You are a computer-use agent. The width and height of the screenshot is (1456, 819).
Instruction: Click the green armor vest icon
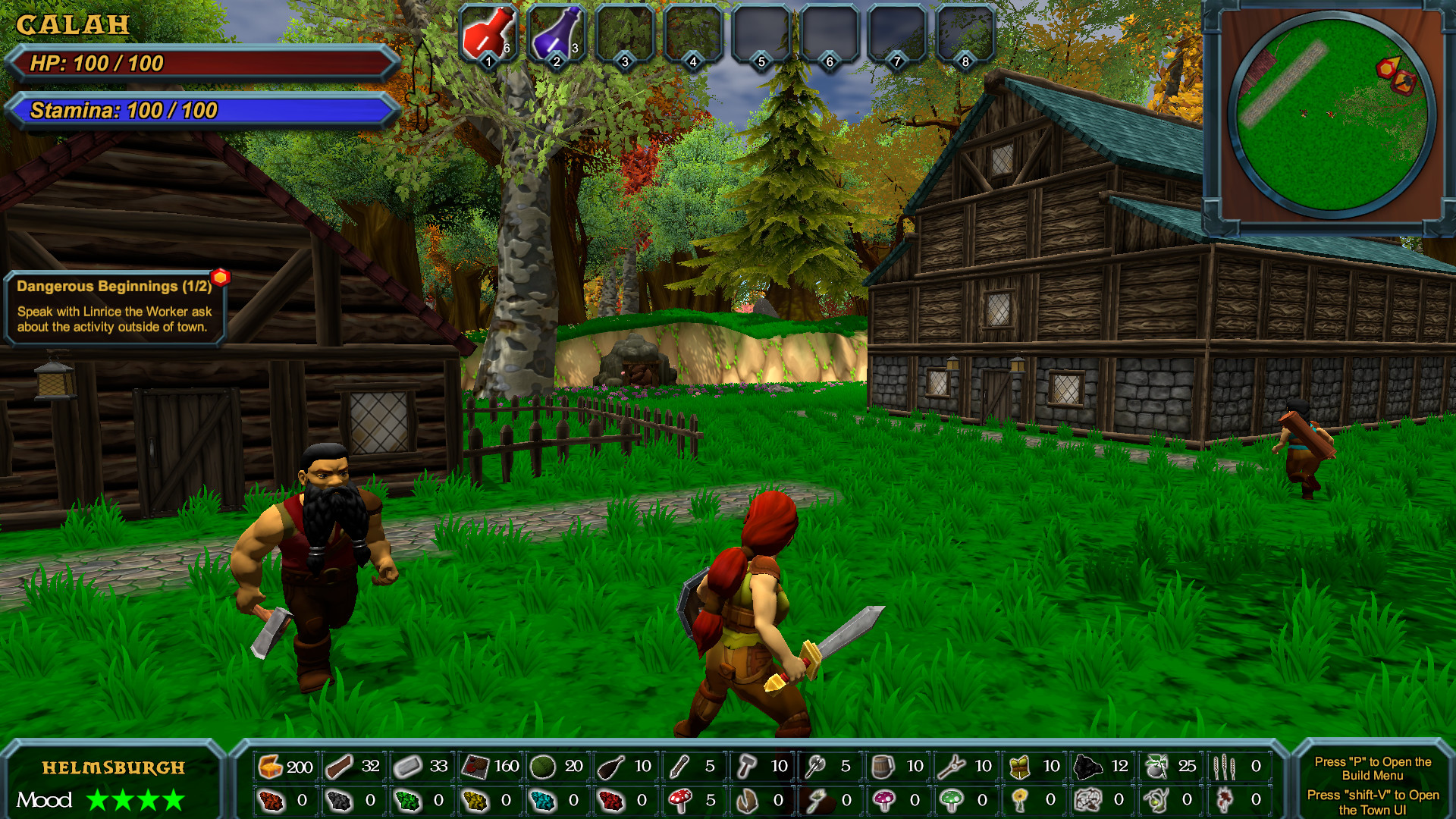1019,767
